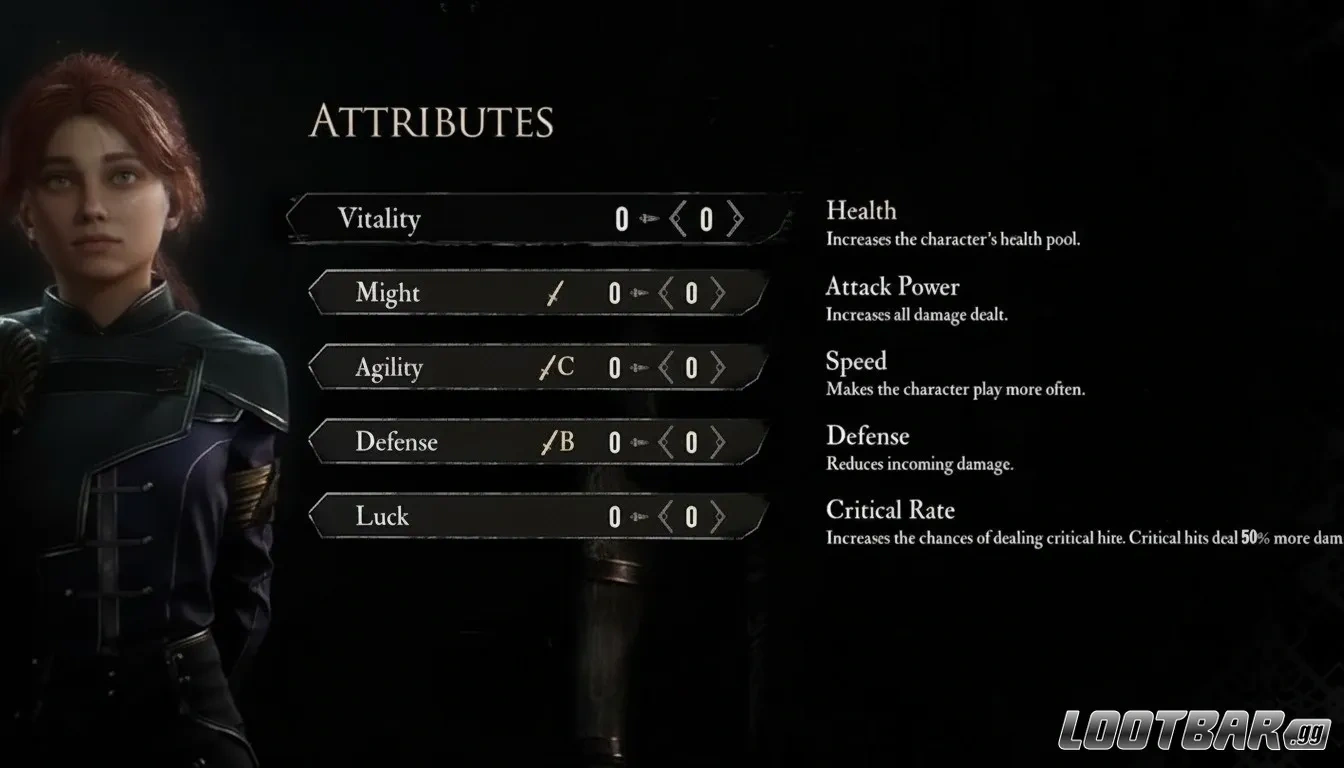Select the sword grade C icon on Agility
Screen dimensions: 1344x768
(x=556, y=367)
